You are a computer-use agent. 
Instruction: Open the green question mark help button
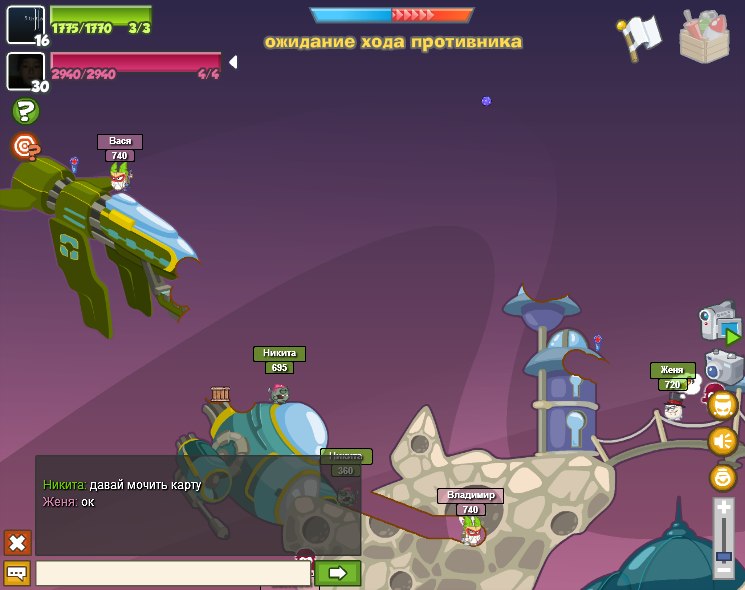tap(26, 111)
